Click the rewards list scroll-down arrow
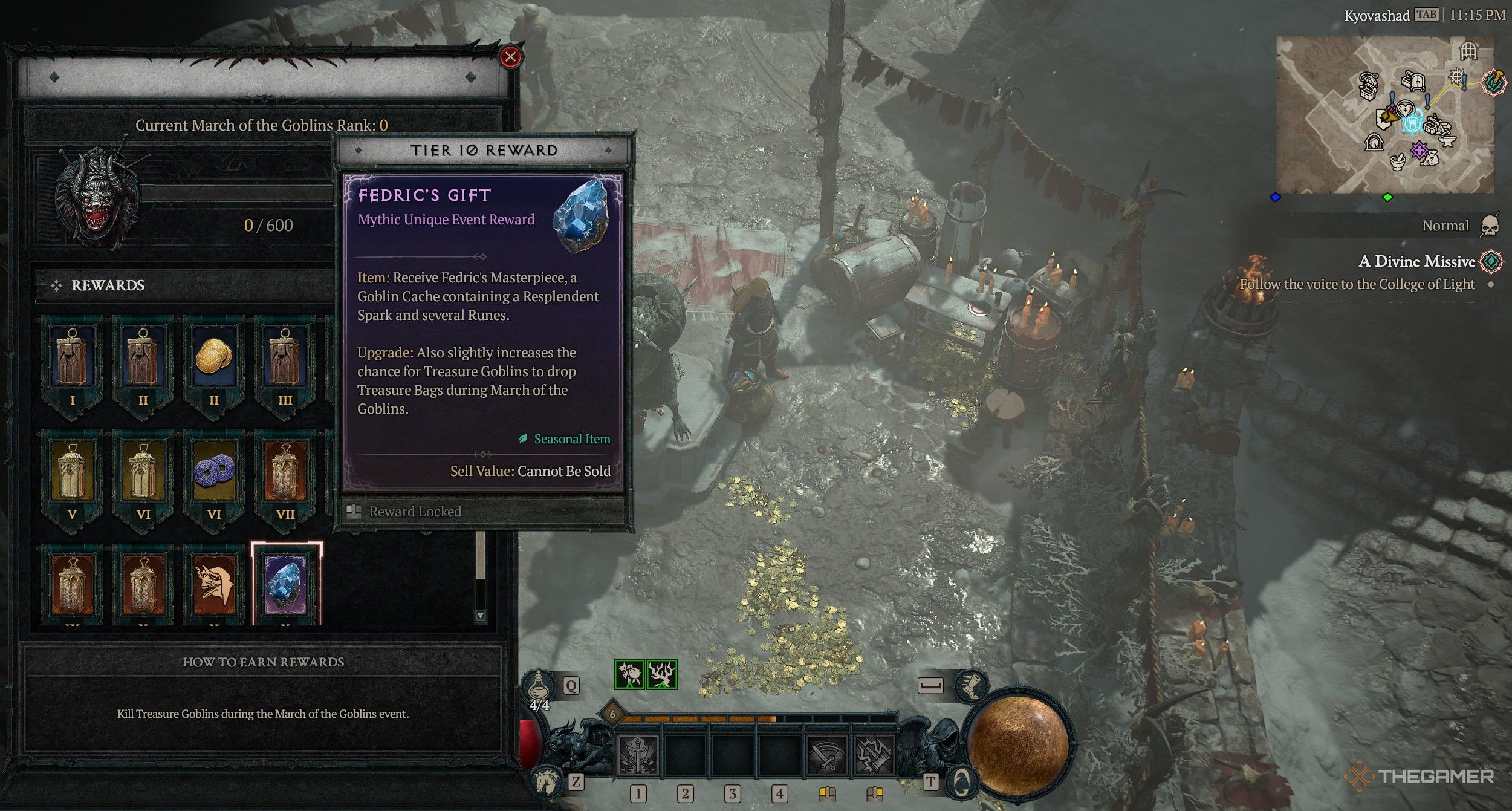Screen dimensions: 1512x811 [480, 616]
